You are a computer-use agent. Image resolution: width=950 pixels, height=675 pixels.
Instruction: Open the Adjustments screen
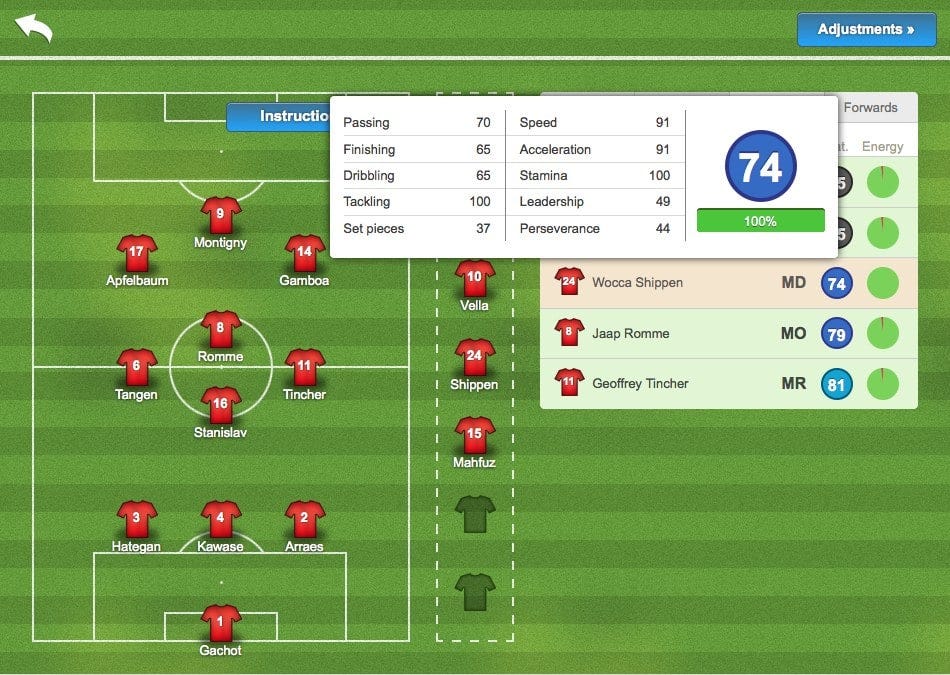pyautogui.click(x=865, y=30)
